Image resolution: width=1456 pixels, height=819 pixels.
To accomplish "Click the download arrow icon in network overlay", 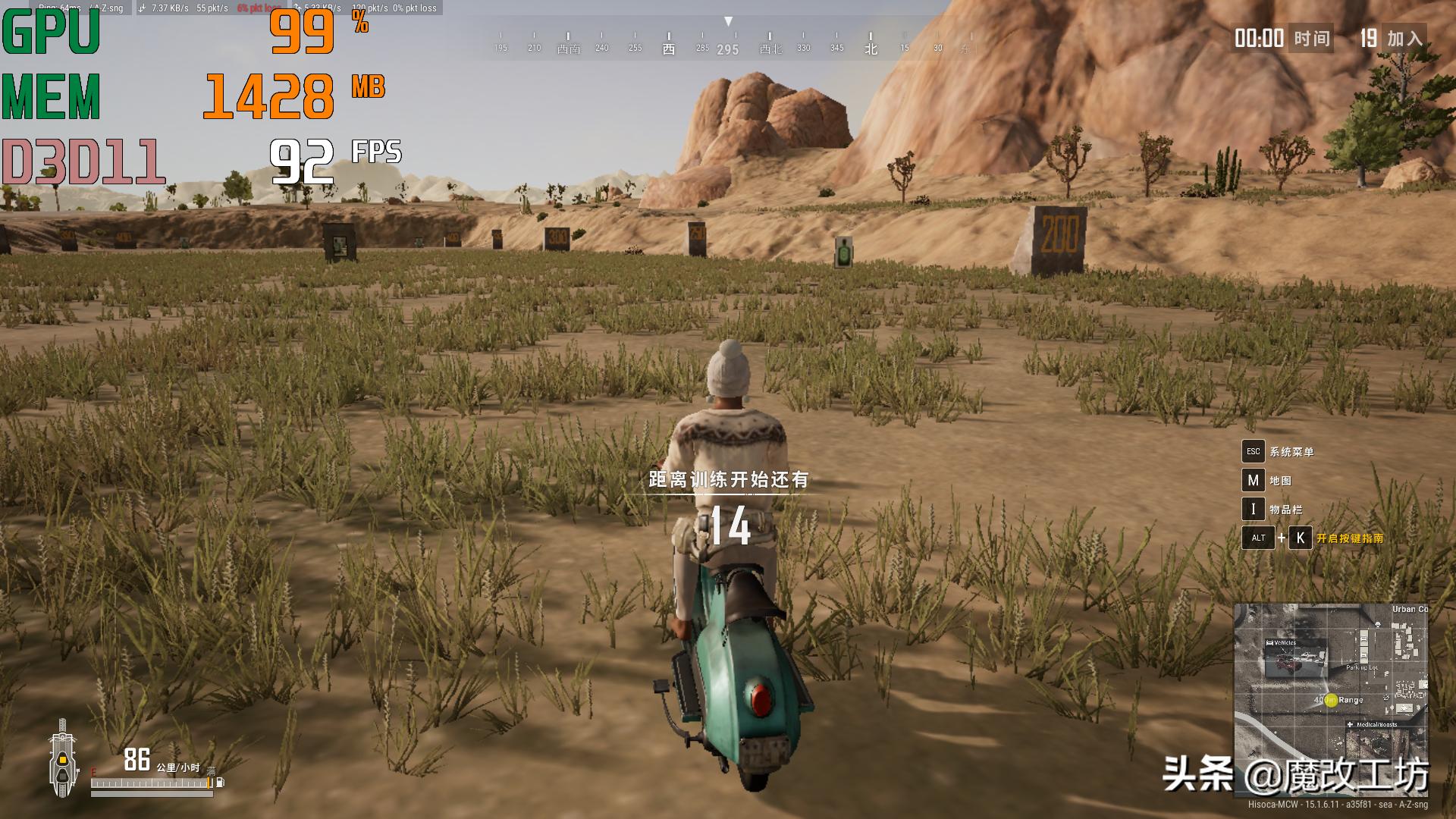I will [x=141, y=8].
